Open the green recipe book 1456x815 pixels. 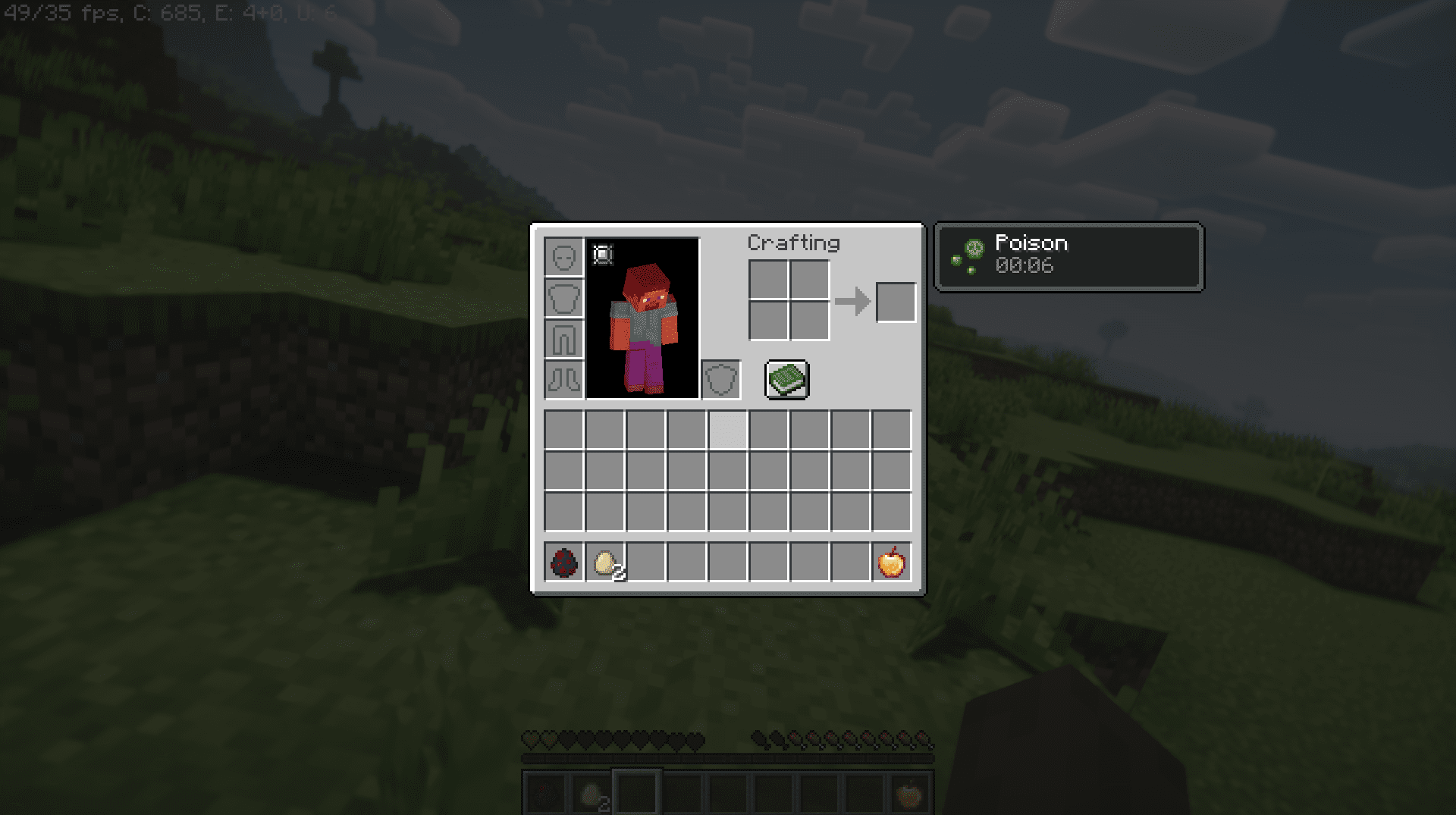[x=787, y=380]
